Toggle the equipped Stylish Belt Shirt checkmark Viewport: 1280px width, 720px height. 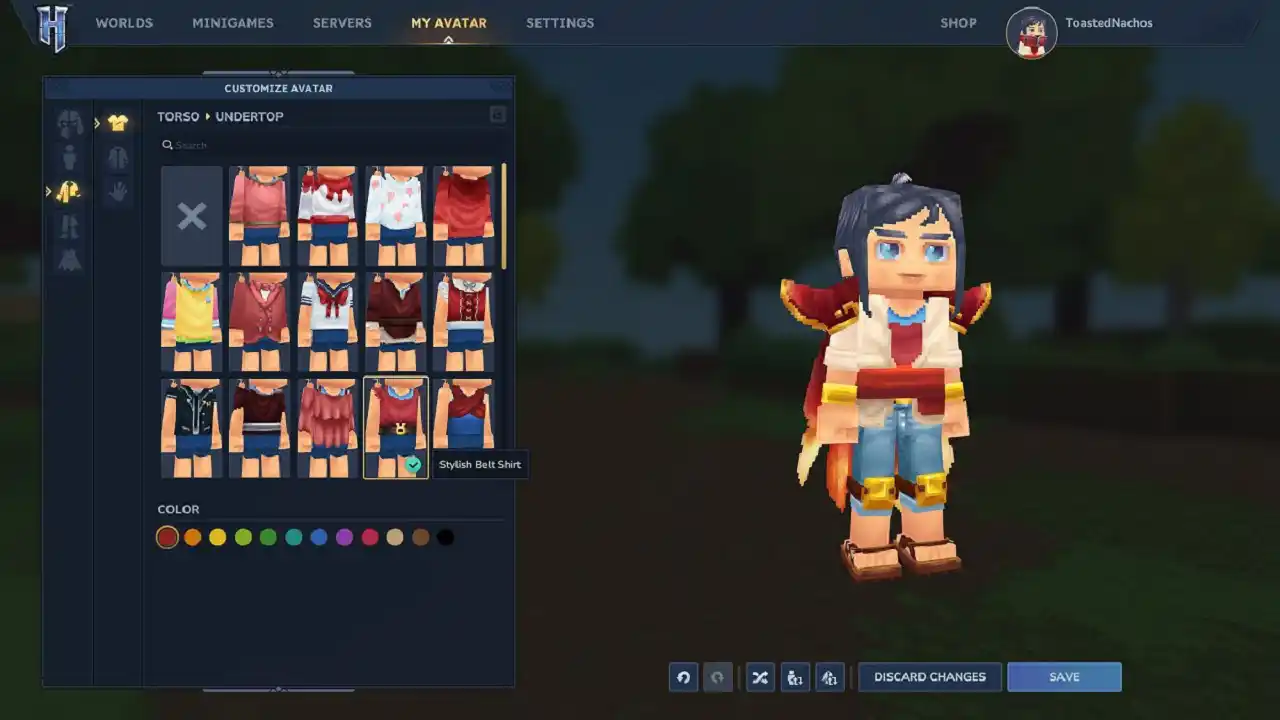point(413,464)
